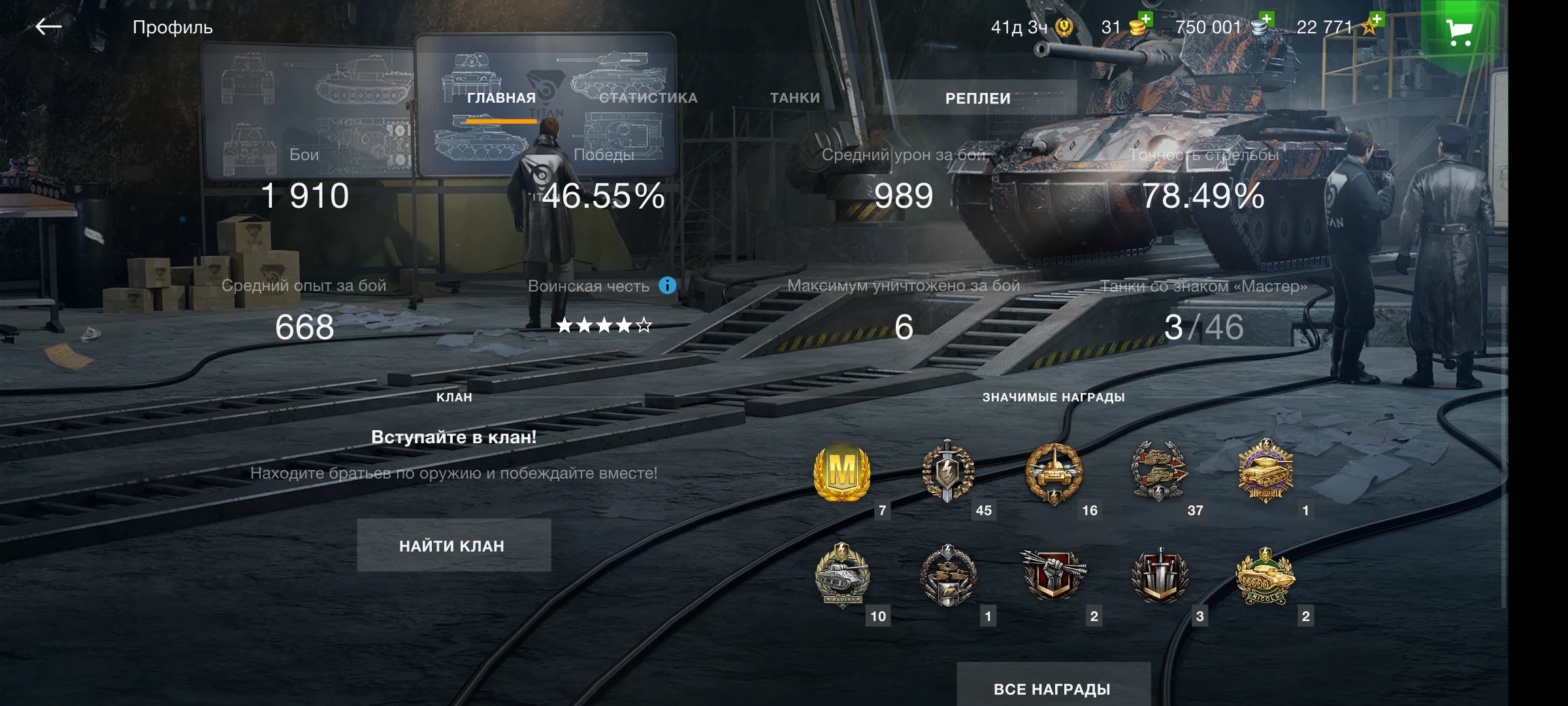Open the gold purchase with plus icon
This screenshot has height=706, width=1568.
click(1147, 20)
